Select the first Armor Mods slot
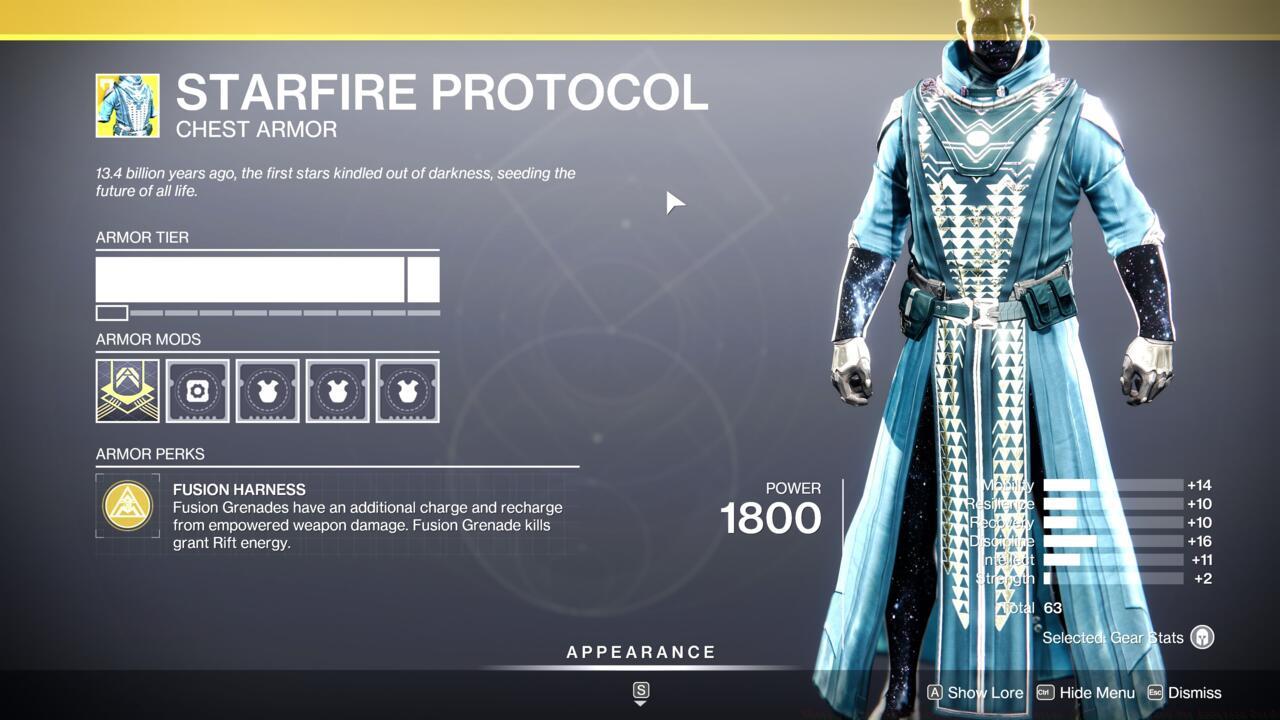This screenshot has height=720, width=1280. [x=127, y=391]
